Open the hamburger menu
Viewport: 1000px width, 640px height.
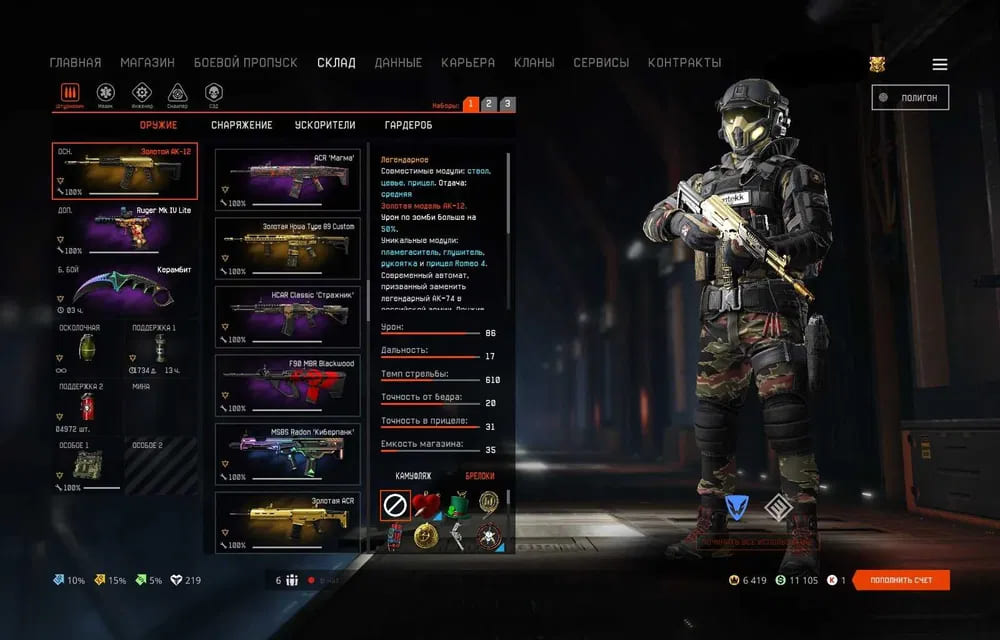pos(939,64)
